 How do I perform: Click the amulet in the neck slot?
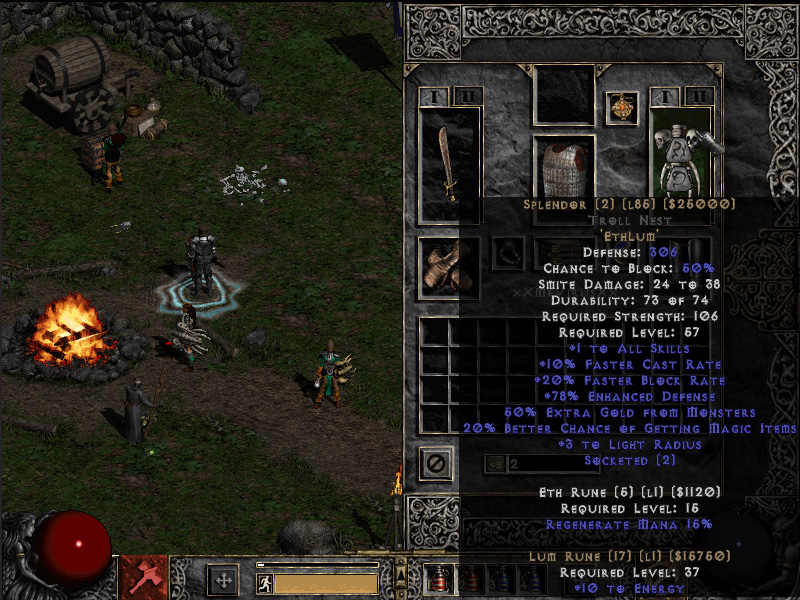(x=621, y=106)
